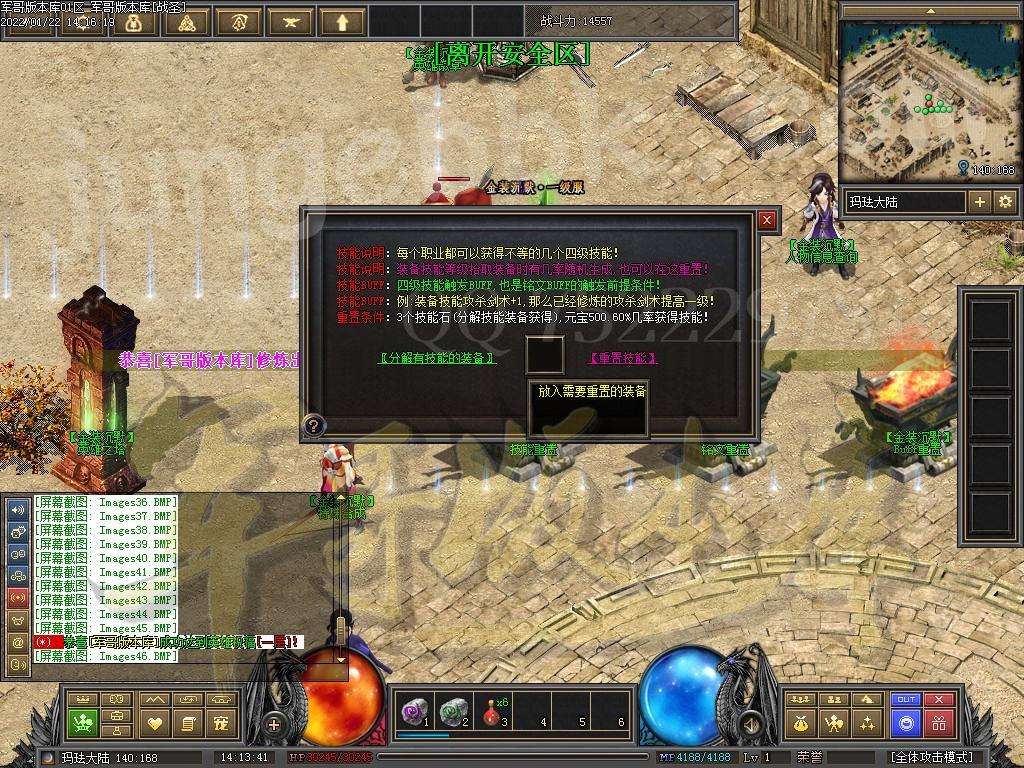1024x768 pixels.
Task: Open the gear settings beside map name
Action: tap(1005, 202)
